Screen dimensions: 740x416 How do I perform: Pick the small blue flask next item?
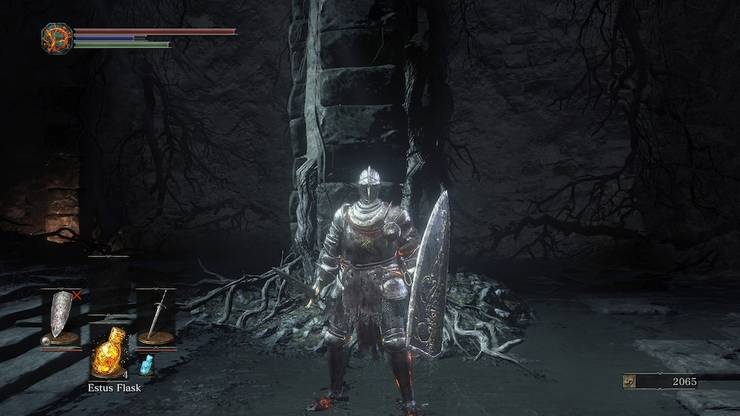click(x=145, y=362)
